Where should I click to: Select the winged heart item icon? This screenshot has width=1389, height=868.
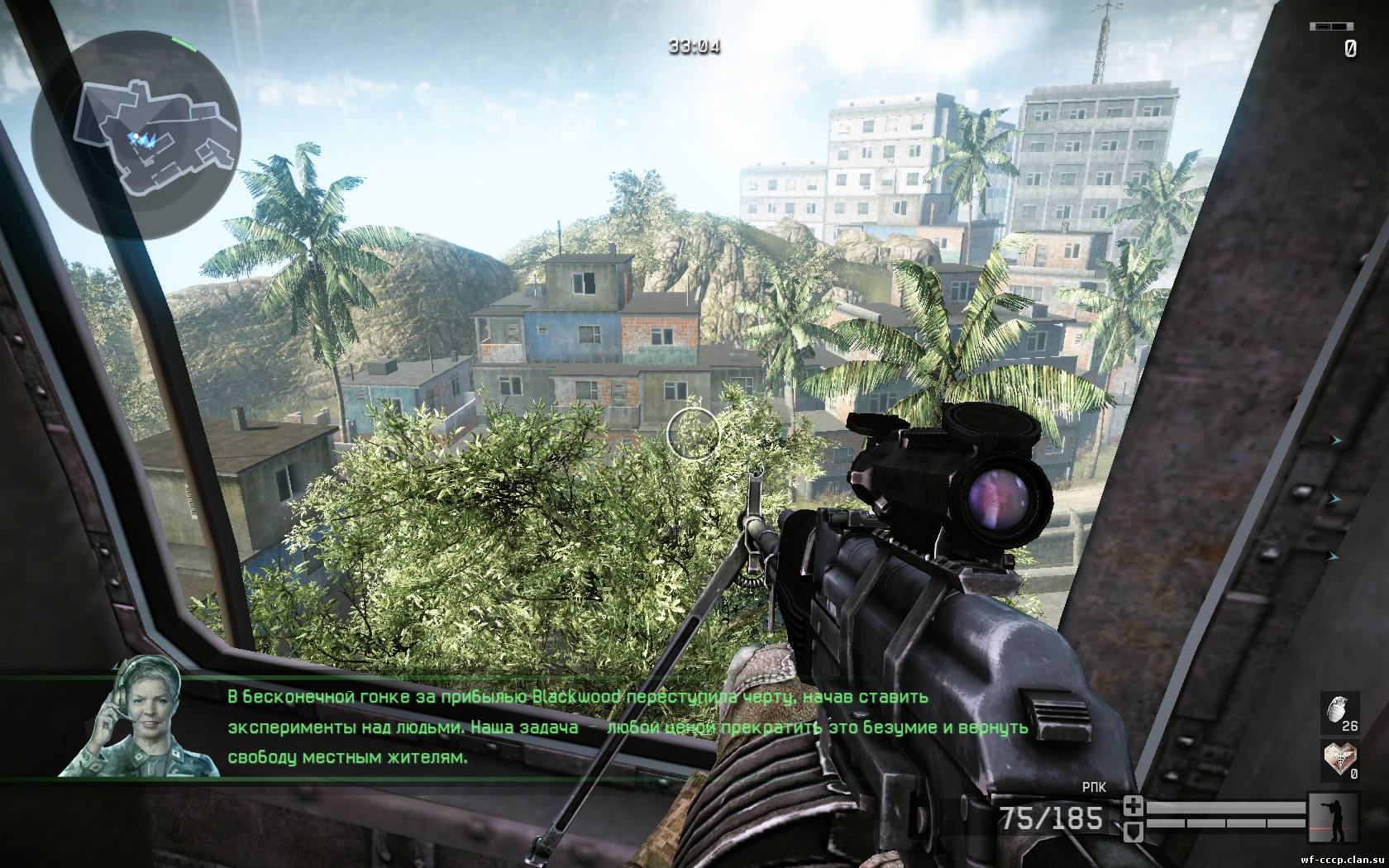1340,760
